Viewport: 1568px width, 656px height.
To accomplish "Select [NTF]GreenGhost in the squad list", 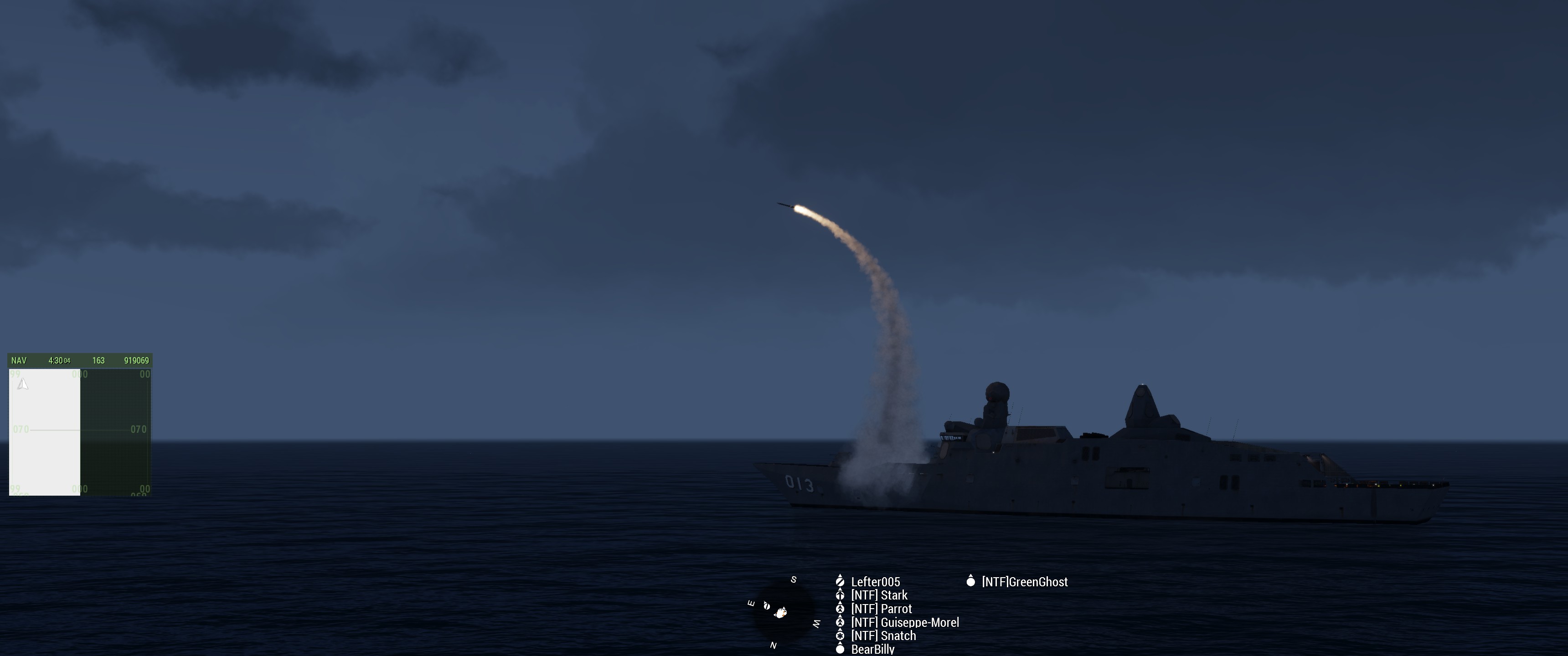I will [1024, 582].
